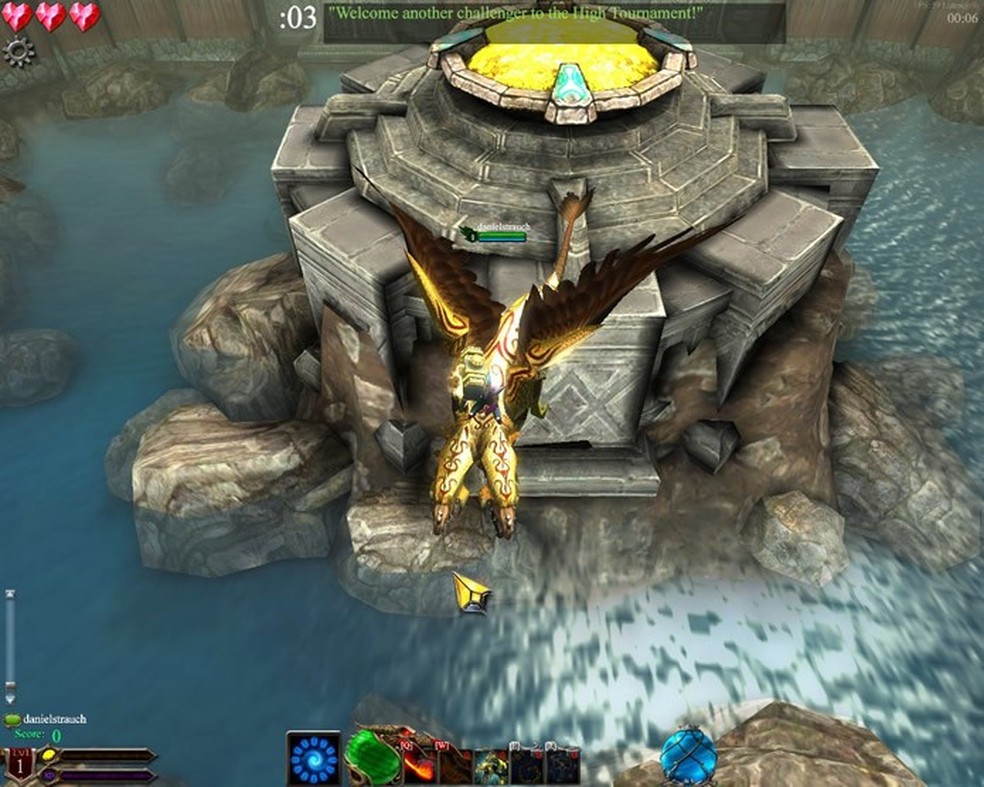Activate the glowing figure ability icon
The width and height of the screenshot is (984, 787).
pyautogui.click(x=491, y=766)
